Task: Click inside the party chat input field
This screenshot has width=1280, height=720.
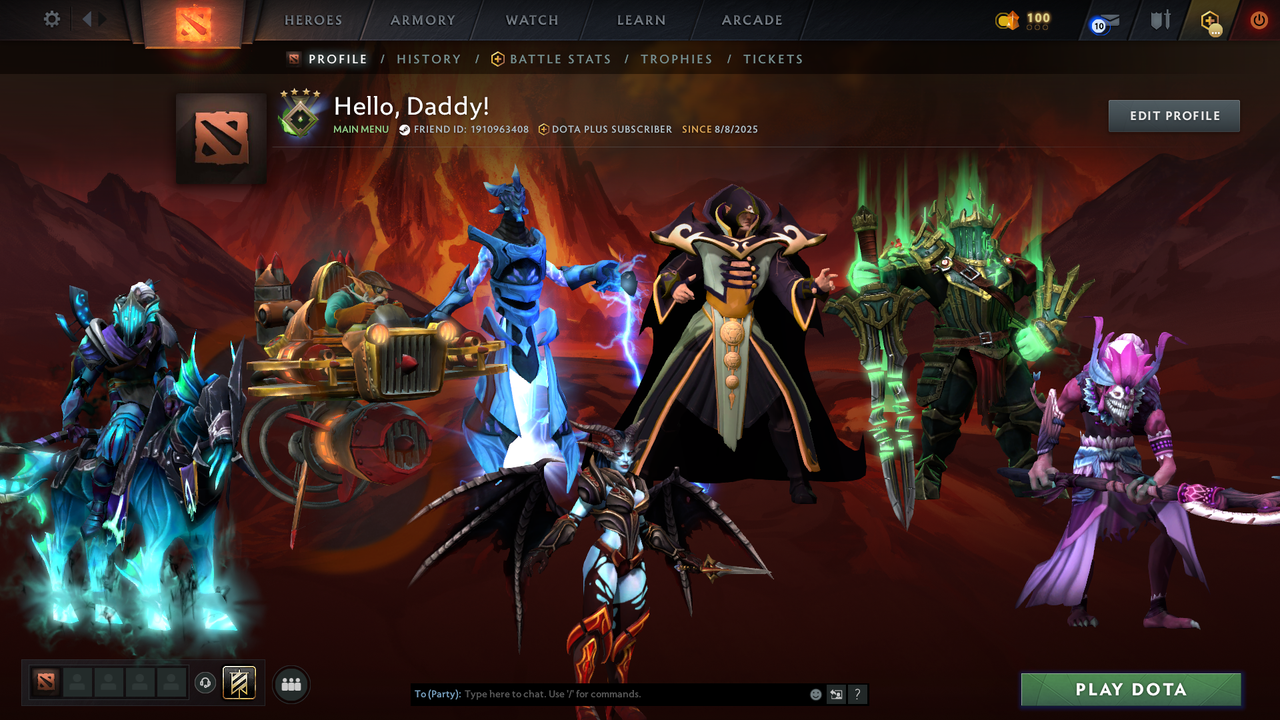Action: point(600,694)
